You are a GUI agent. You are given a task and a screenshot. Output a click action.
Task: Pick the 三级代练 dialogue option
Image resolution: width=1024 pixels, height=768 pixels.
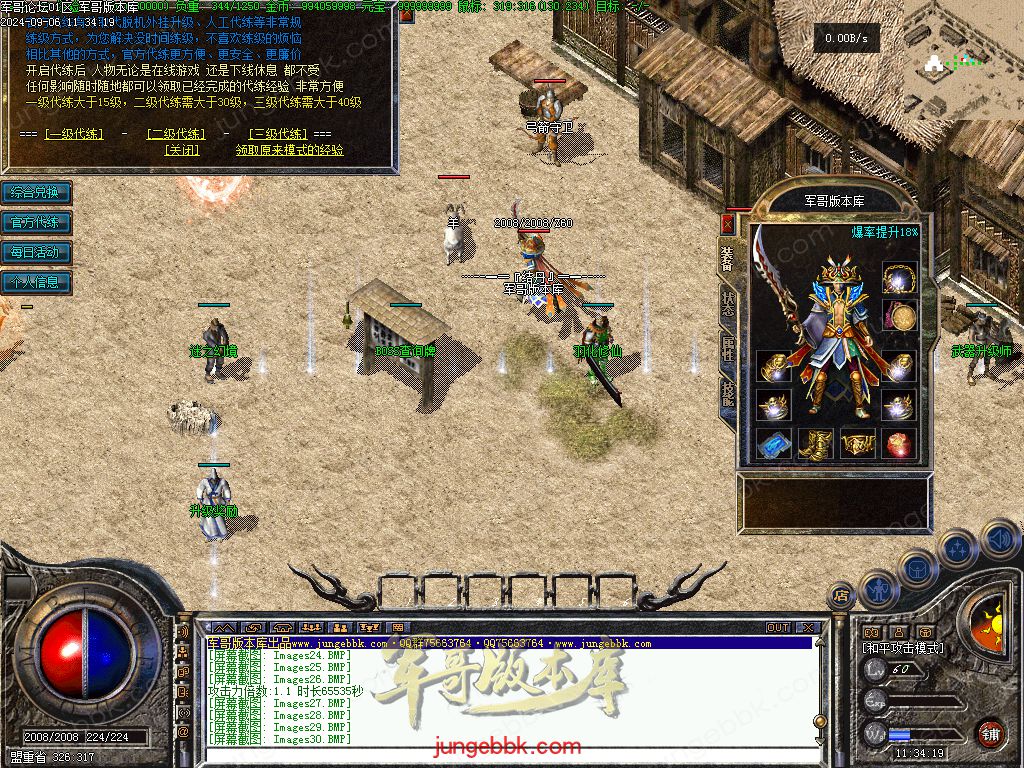pos(278,134)
